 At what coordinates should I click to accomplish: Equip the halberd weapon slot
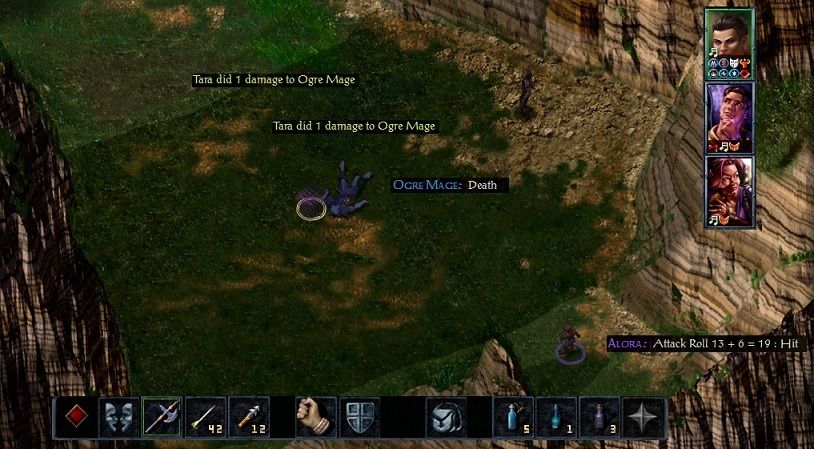click(x=161, y=416)
